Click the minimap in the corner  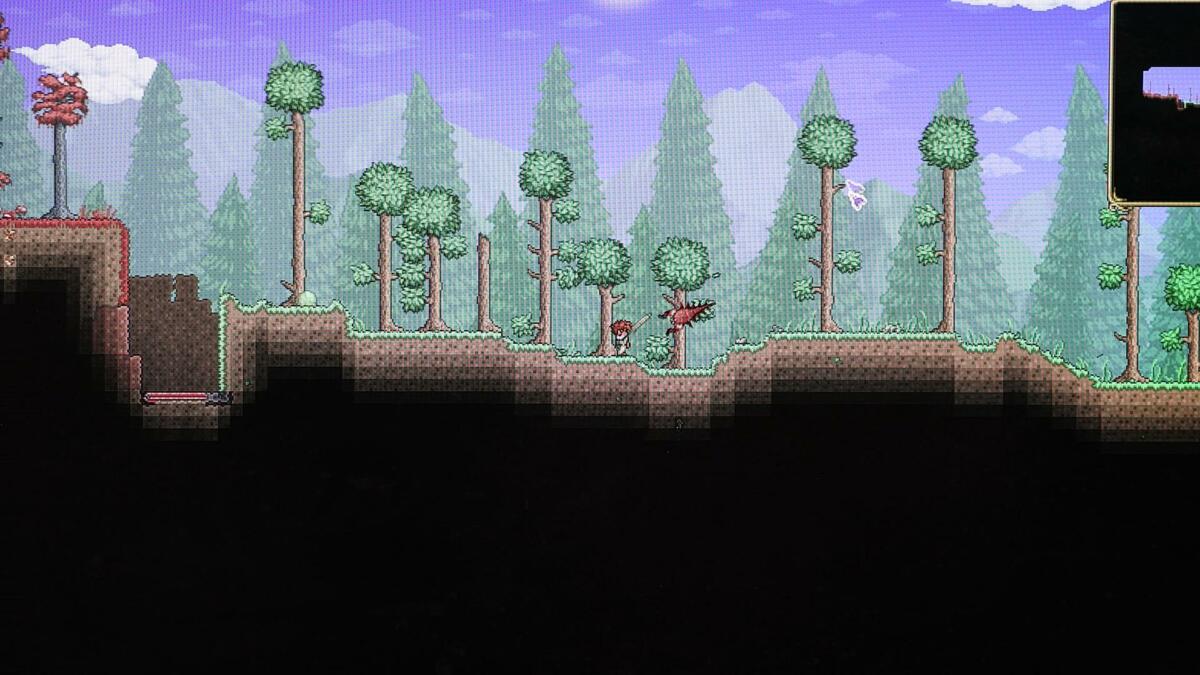pyautogui.click(x=1157, y=102)
